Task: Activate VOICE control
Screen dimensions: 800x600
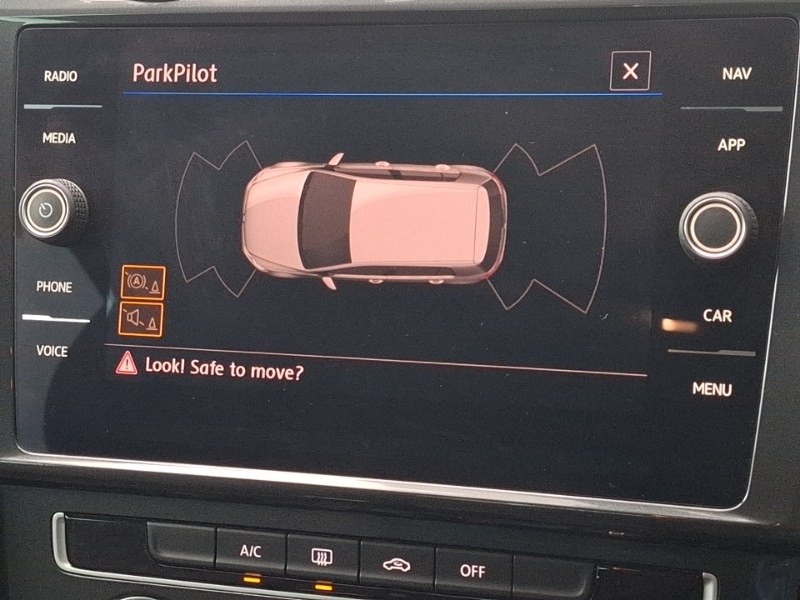Action: coord(52,351)
